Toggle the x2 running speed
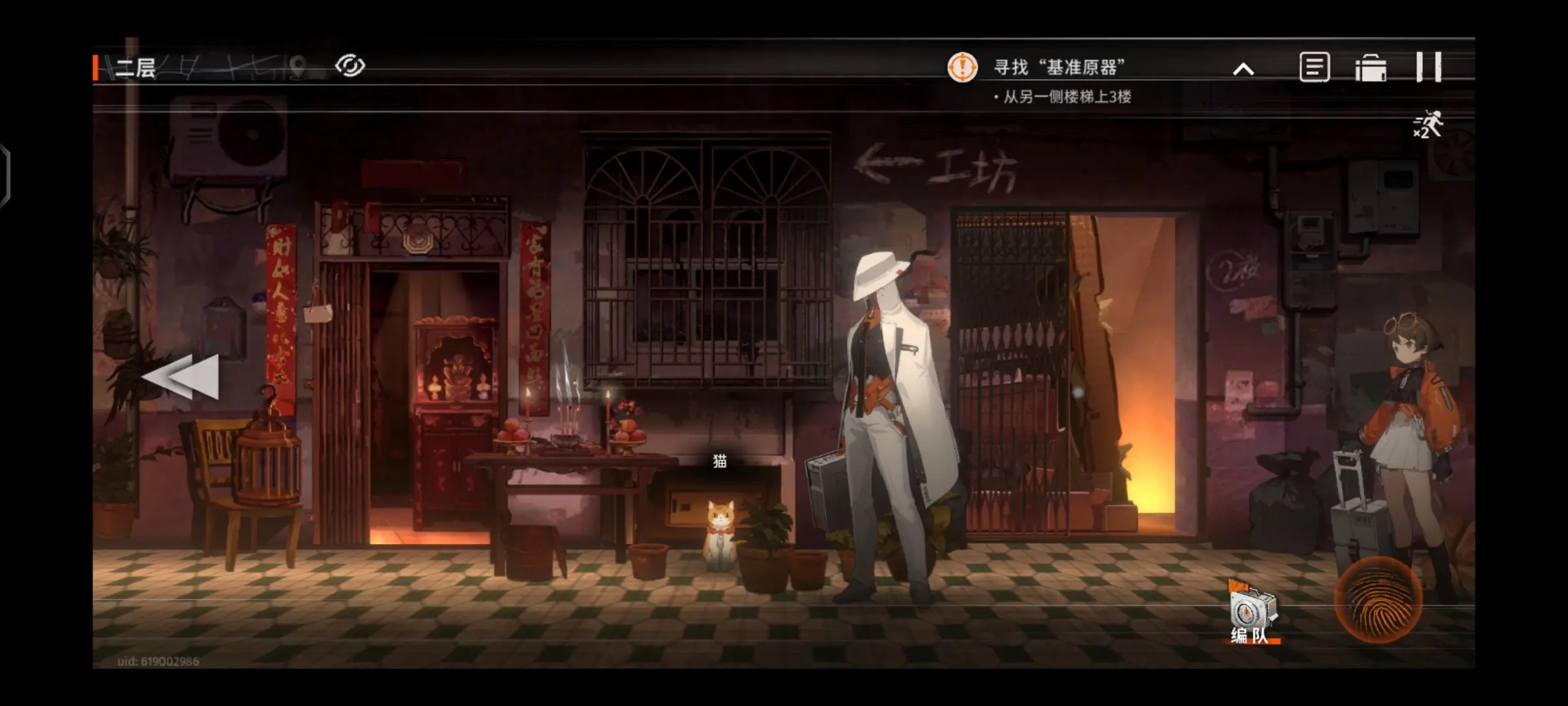1568x706 pixels. point(1428,124)
